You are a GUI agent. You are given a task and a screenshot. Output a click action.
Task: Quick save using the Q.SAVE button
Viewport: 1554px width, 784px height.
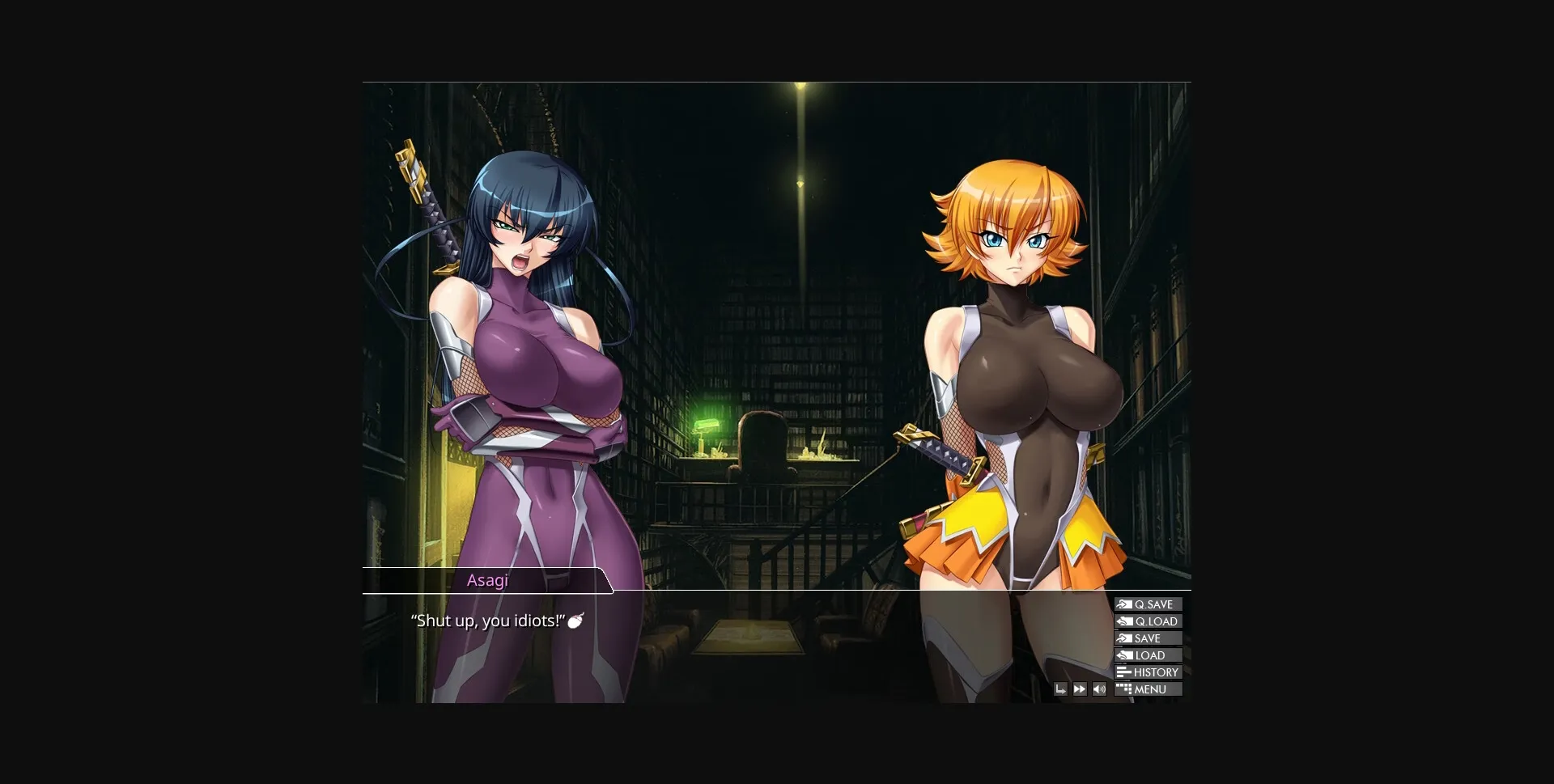[1149, 604]
